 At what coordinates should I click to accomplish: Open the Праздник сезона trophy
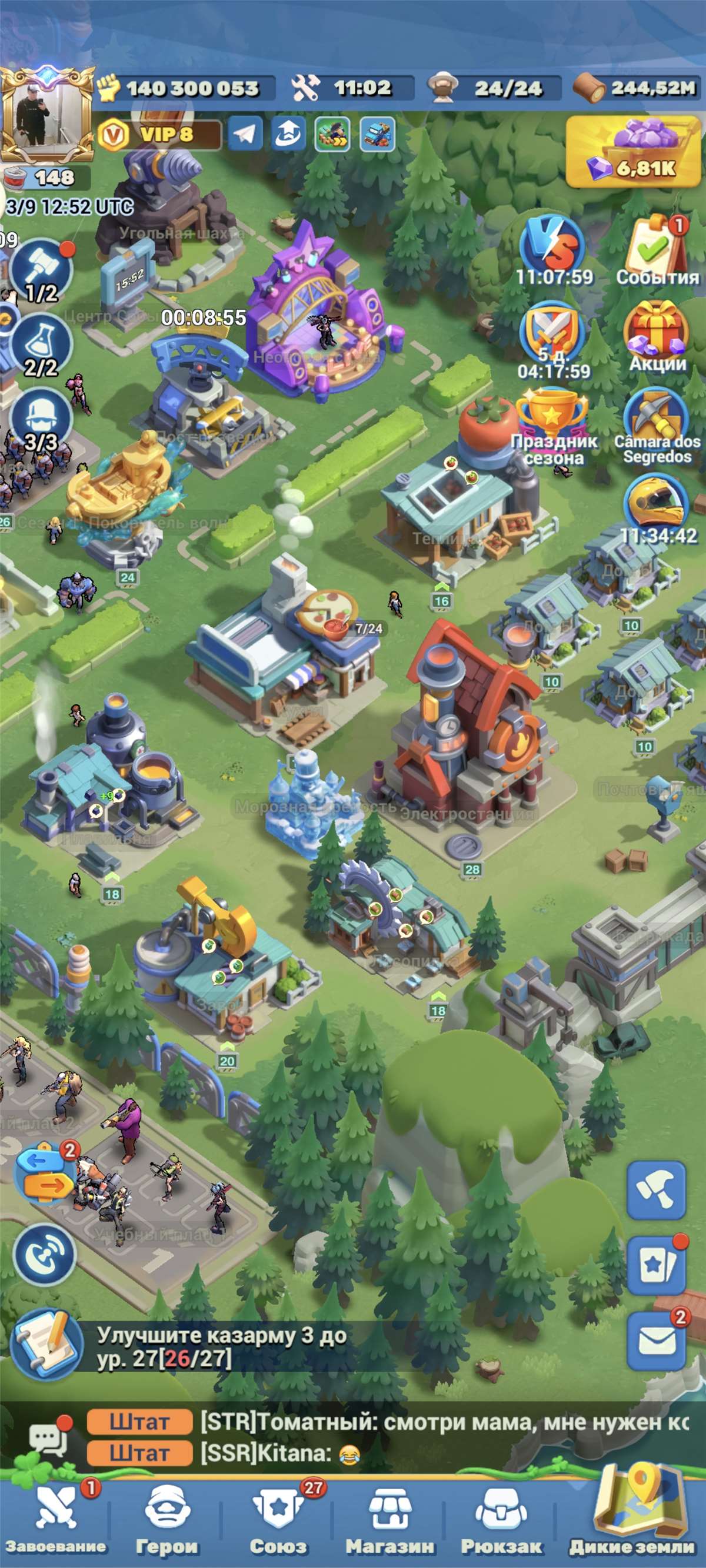(x=552, y=420)
